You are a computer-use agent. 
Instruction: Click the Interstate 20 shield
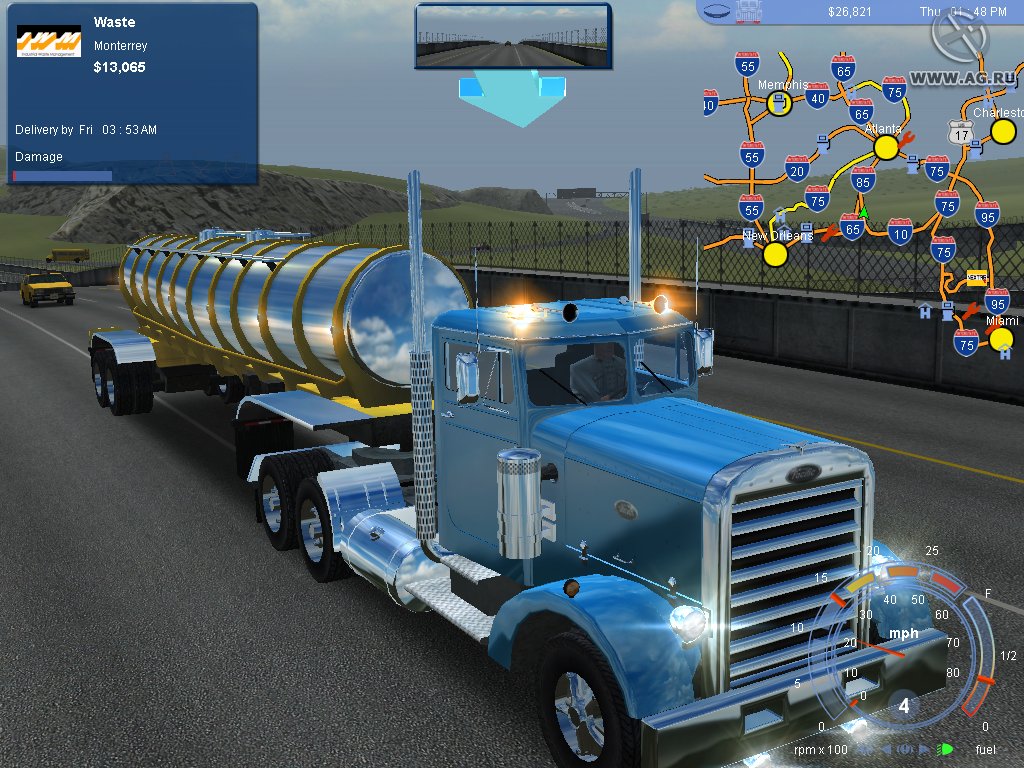tap(797, 168)
